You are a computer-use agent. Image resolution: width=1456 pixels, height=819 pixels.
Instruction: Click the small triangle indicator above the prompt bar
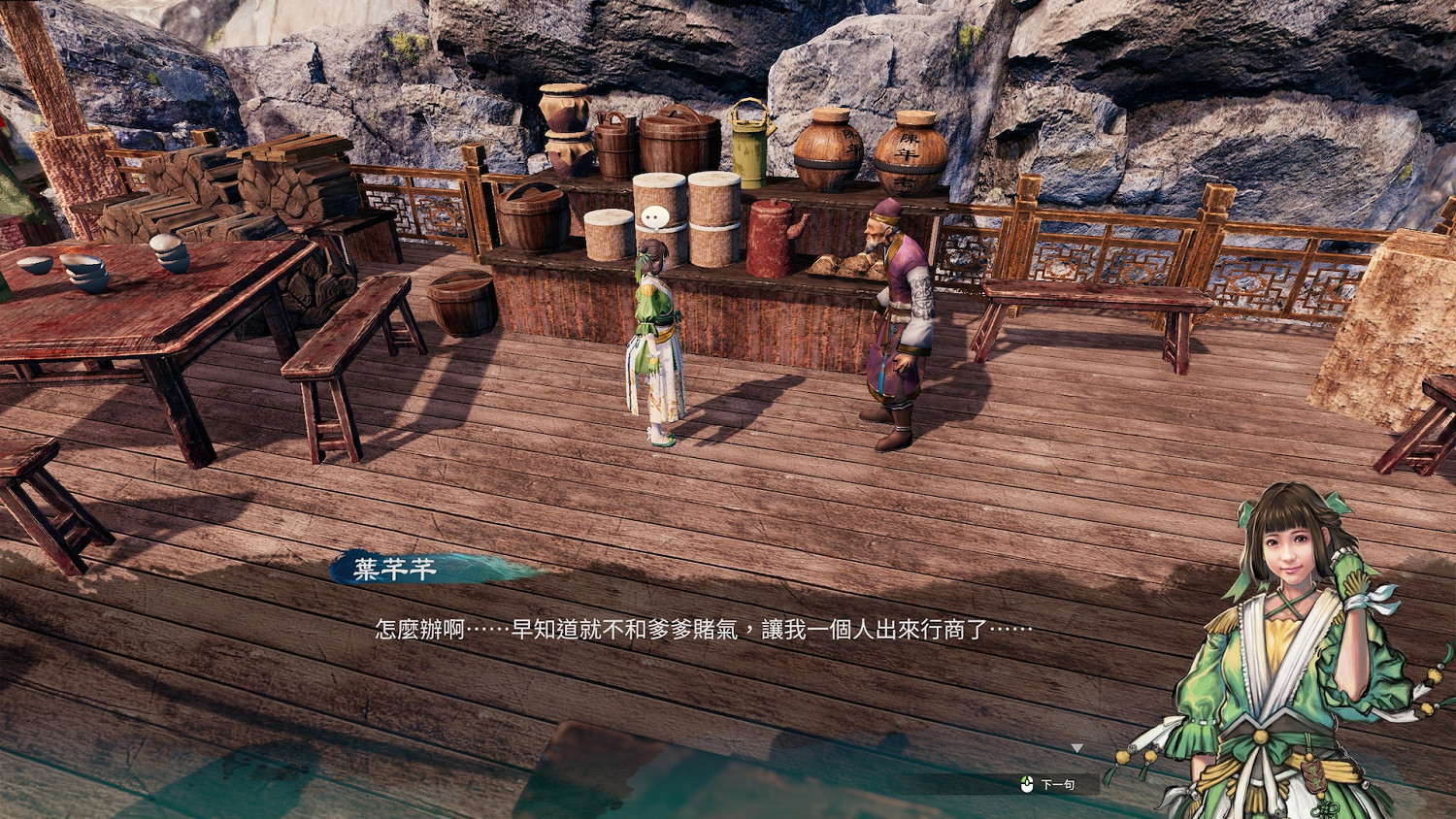pyautogui.click(x=1077, y=749)
